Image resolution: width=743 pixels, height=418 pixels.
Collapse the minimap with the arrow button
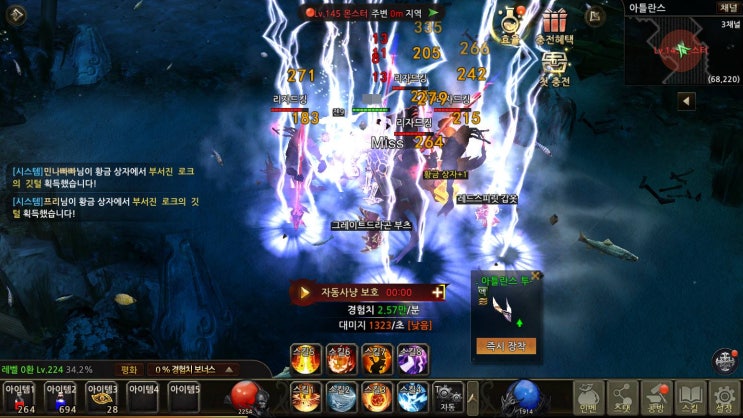(x=686, y=101)
